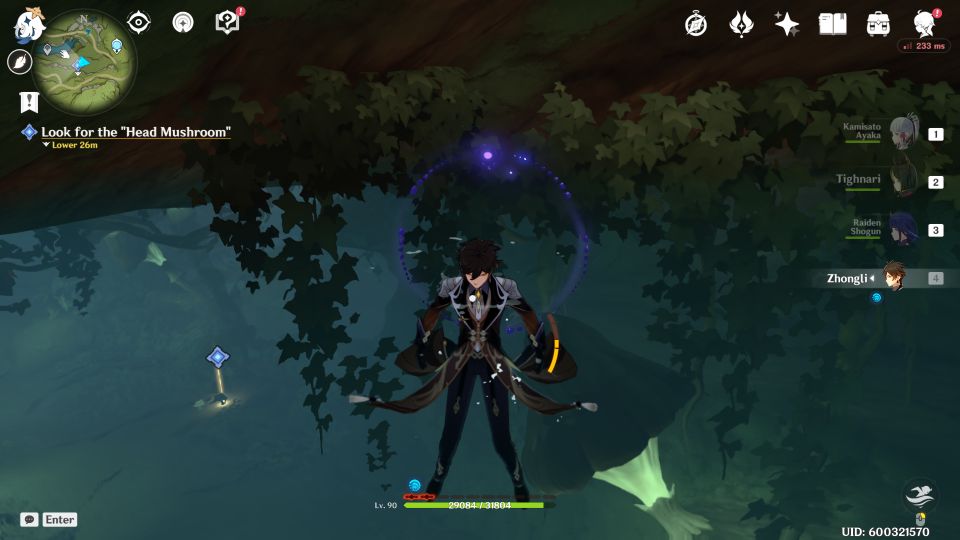The image size is (960, 540).
Task: Open the winged emblem icon
Action: [741, 24]
